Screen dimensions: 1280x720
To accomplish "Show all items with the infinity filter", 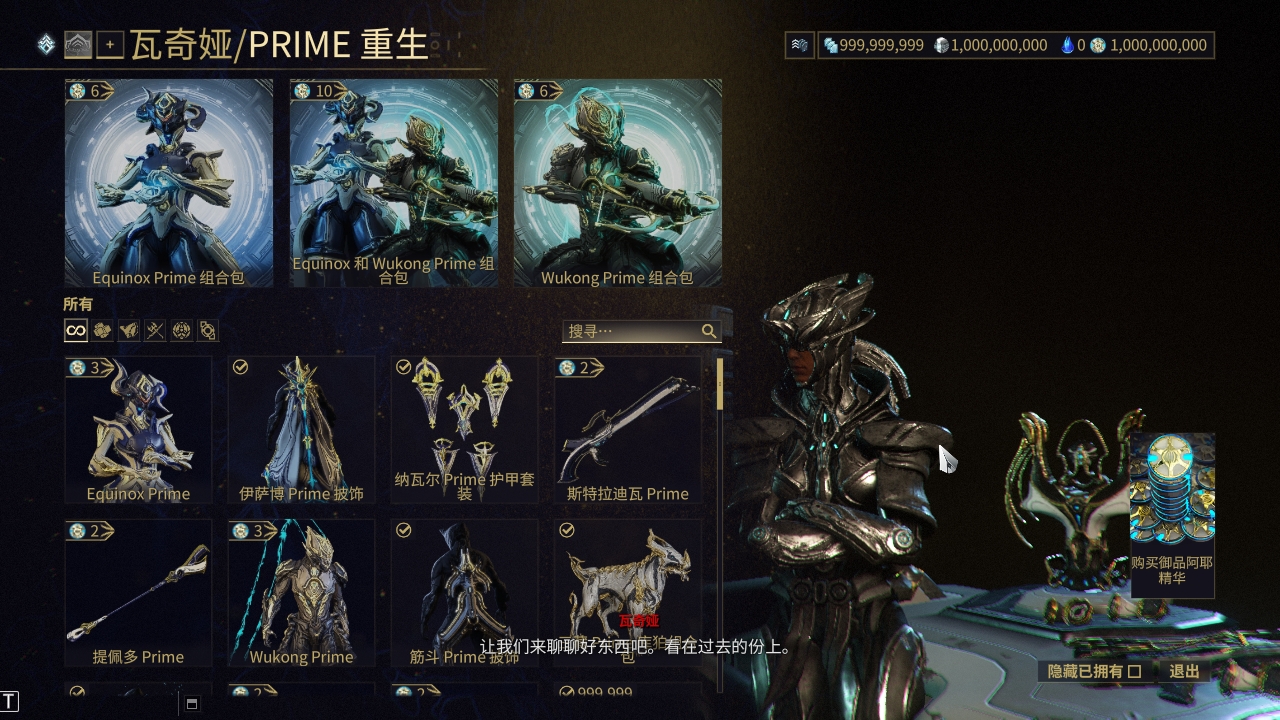I will pos(76,331).
